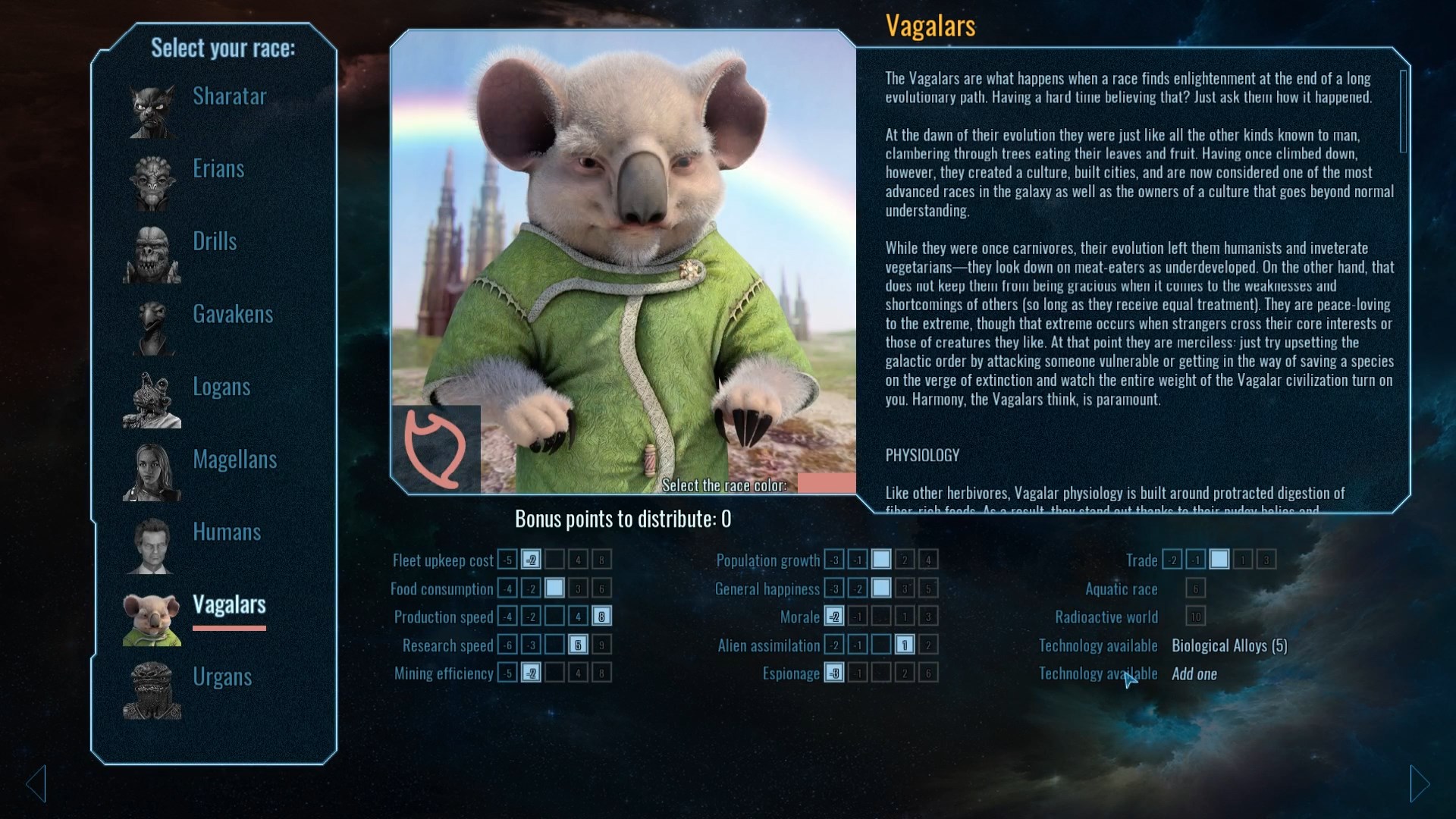Add one more available technology
This screenshot has width=1456, height=819.
[1194, 673]
